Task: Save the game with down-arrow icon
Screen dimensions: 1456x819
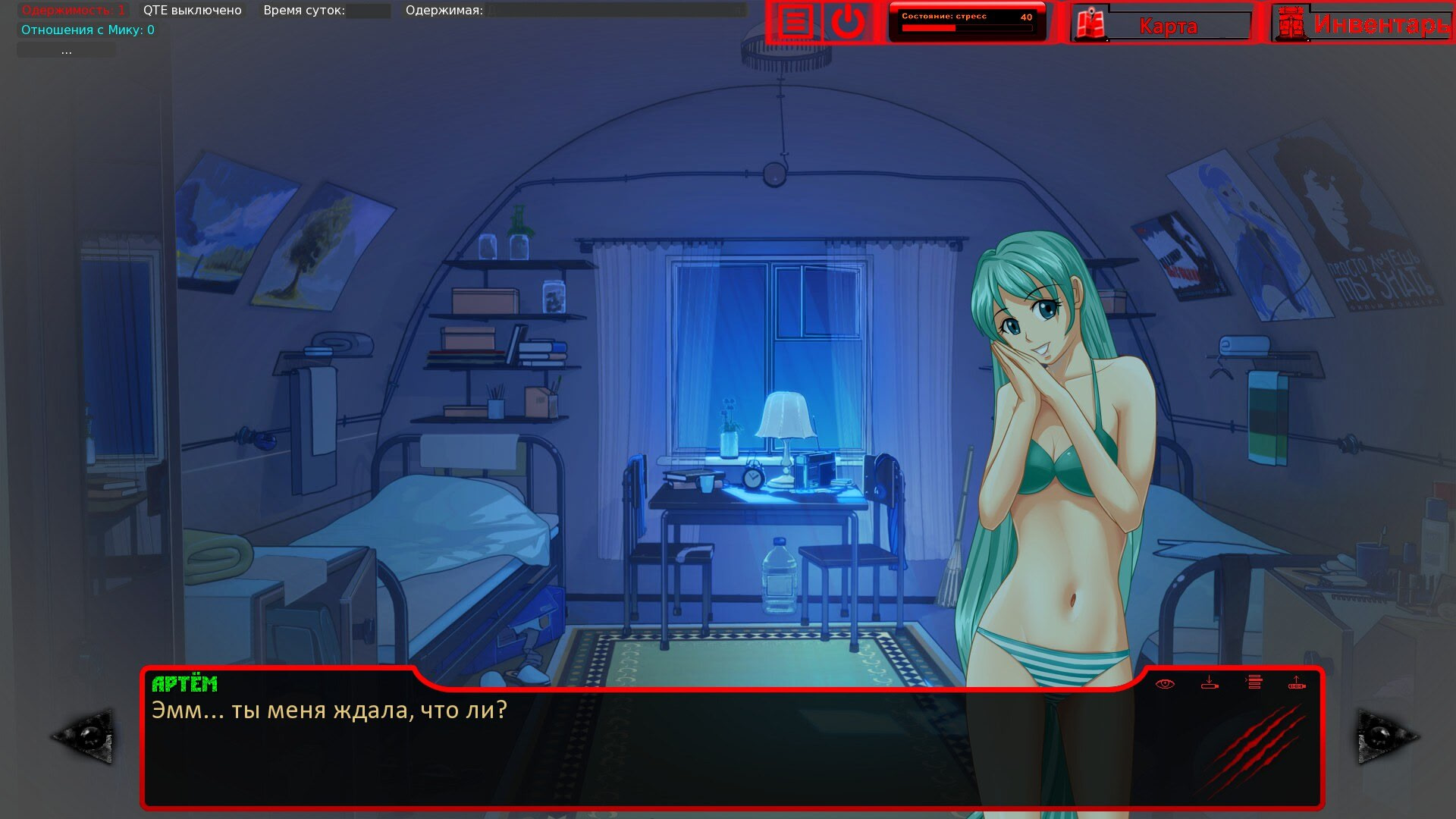Action: [x=1210, y=683]
